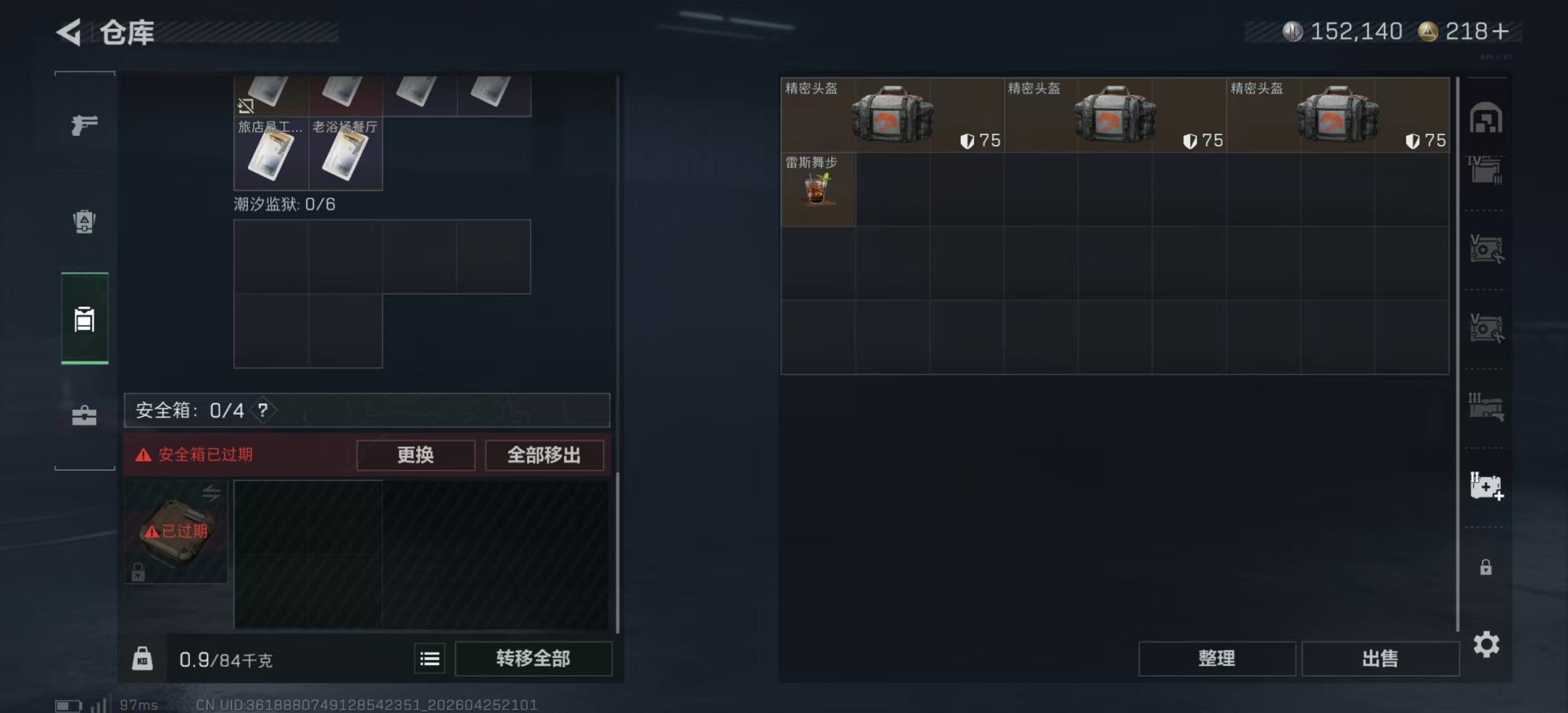Click the 出售 sell button
1568x713 pixels.
tap(1381, 658)
